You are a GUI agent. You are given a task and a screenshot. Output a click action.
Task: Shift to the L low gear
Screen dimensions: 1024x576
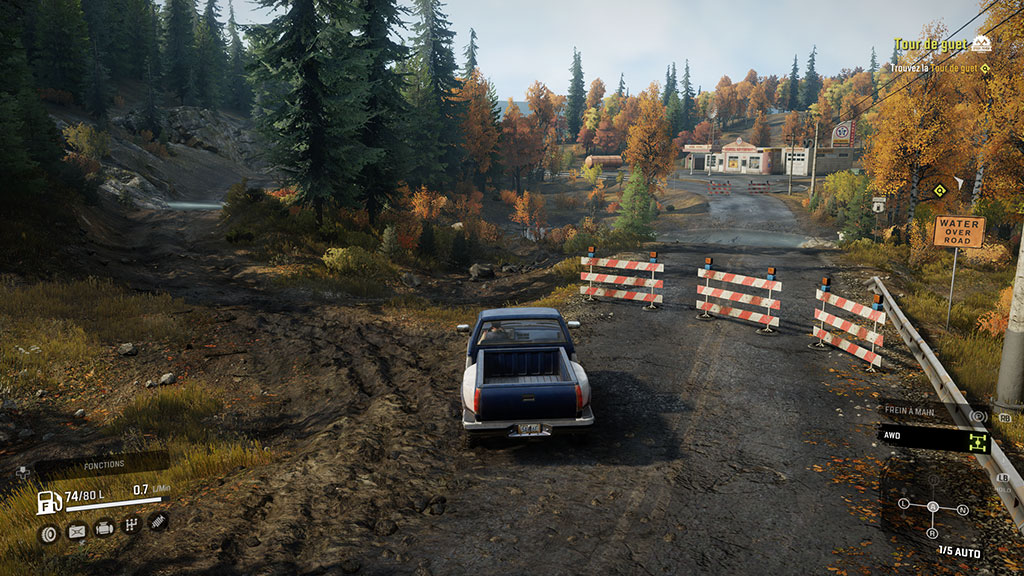(x=904, y=503)
